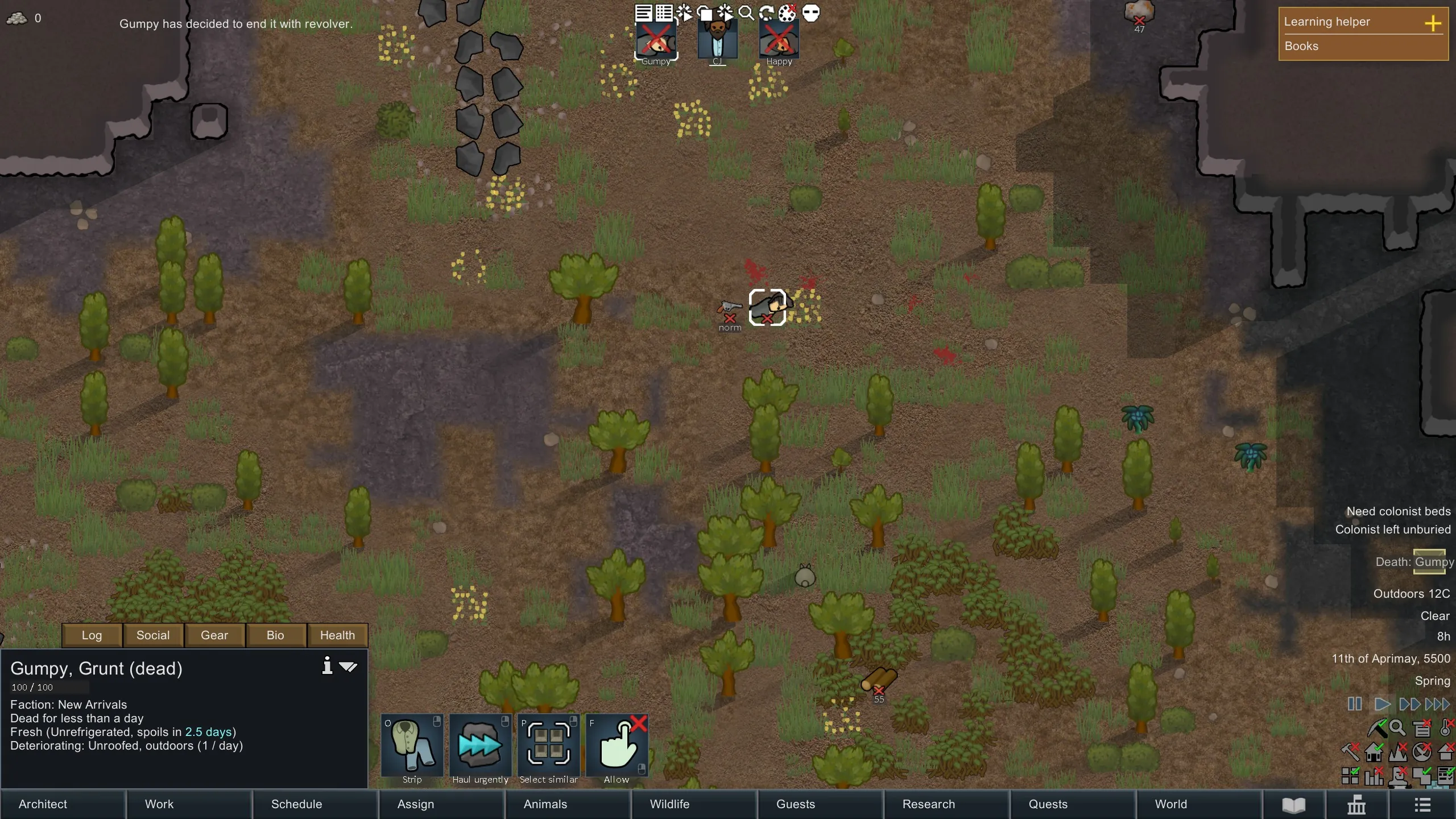Pause the game speed
Screen dimensions: 1456x819
(1354, 704)
